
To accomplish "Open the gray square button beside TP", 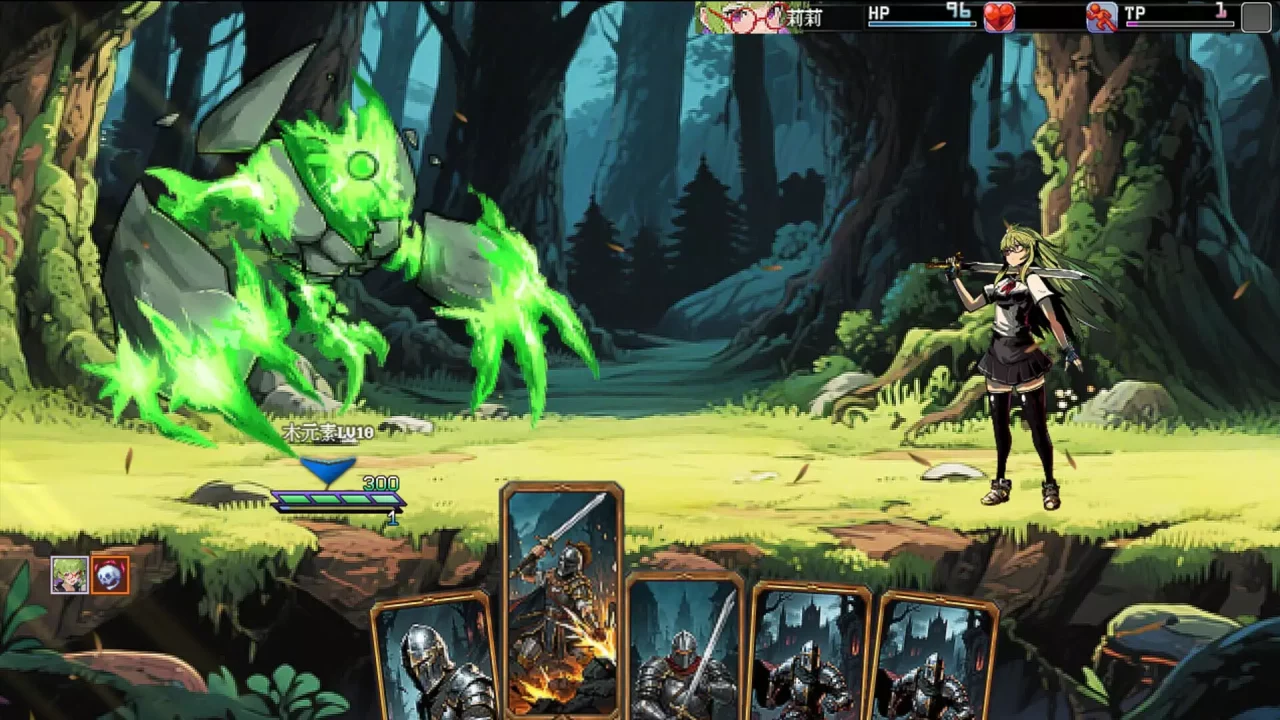I will pyautogui.click(x=1256, y=17).
